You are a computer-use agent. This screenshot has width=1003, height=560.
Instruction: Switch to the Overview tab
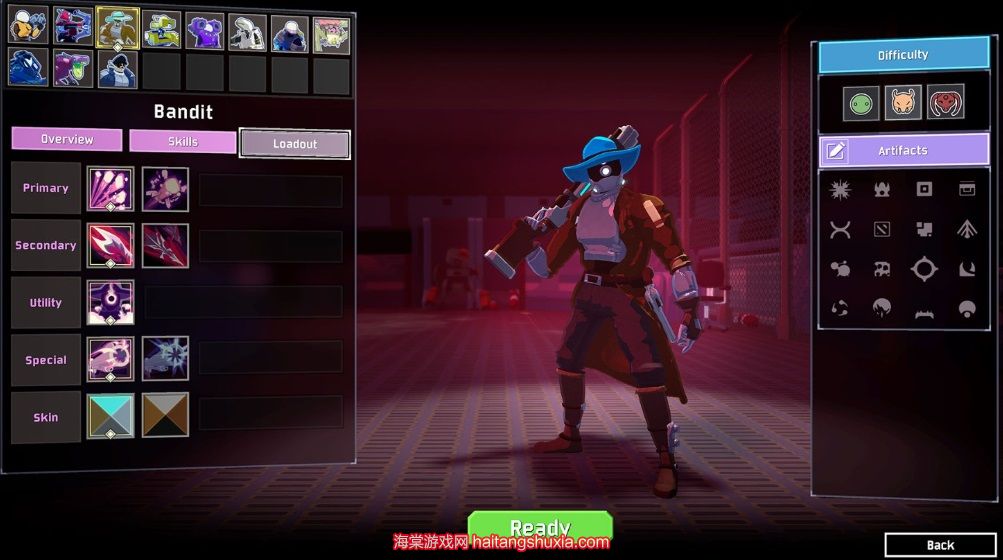67,139
